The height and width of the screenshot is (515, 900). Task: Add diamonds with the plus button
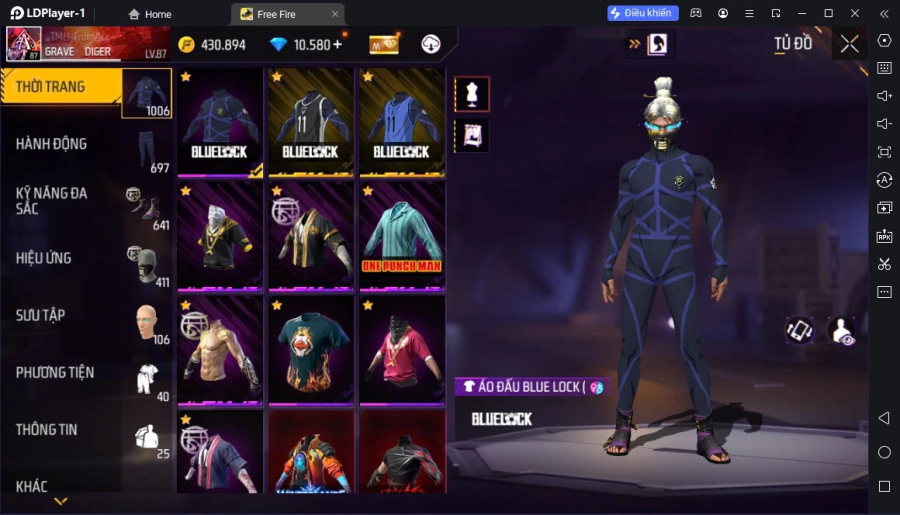pos(338,44)
